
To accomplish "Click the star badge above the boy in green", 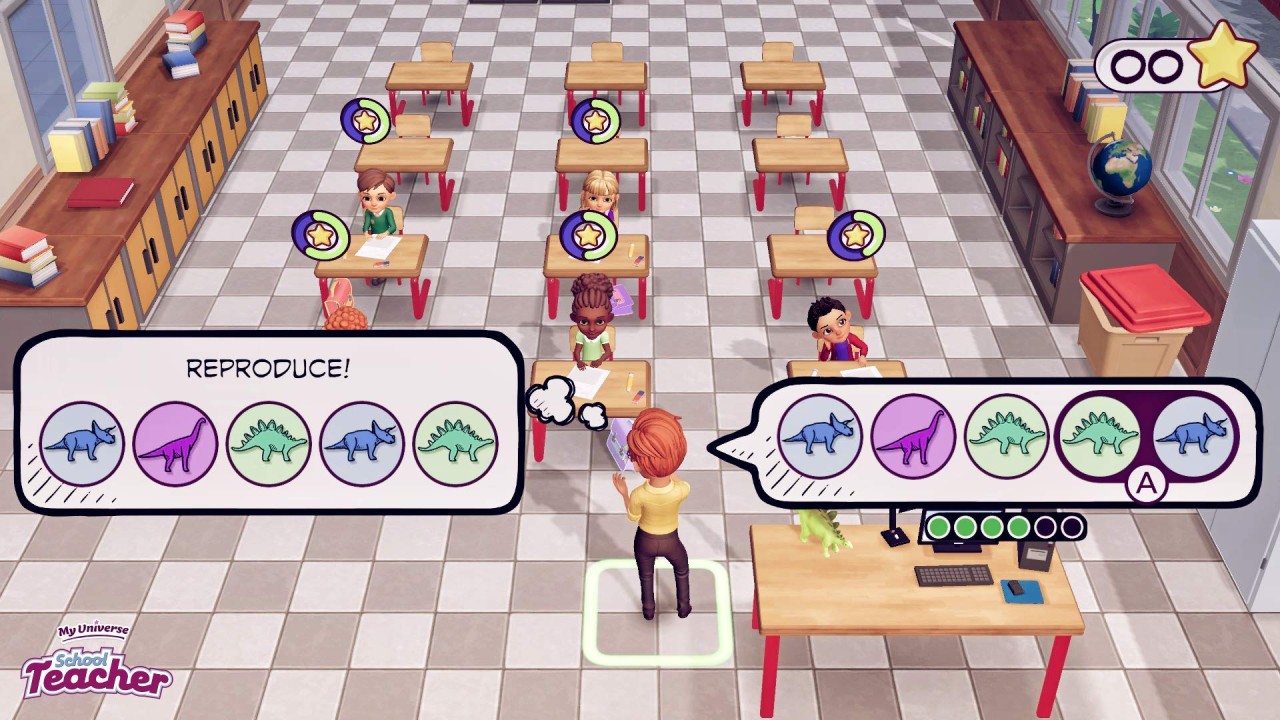I will coord(364,120).
